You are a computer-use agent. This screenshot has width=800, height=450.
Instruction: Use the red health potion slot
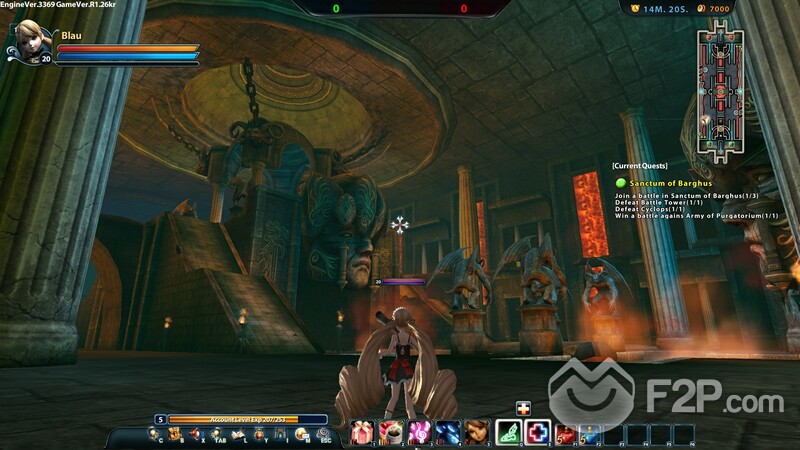click(x=565, y=434)
